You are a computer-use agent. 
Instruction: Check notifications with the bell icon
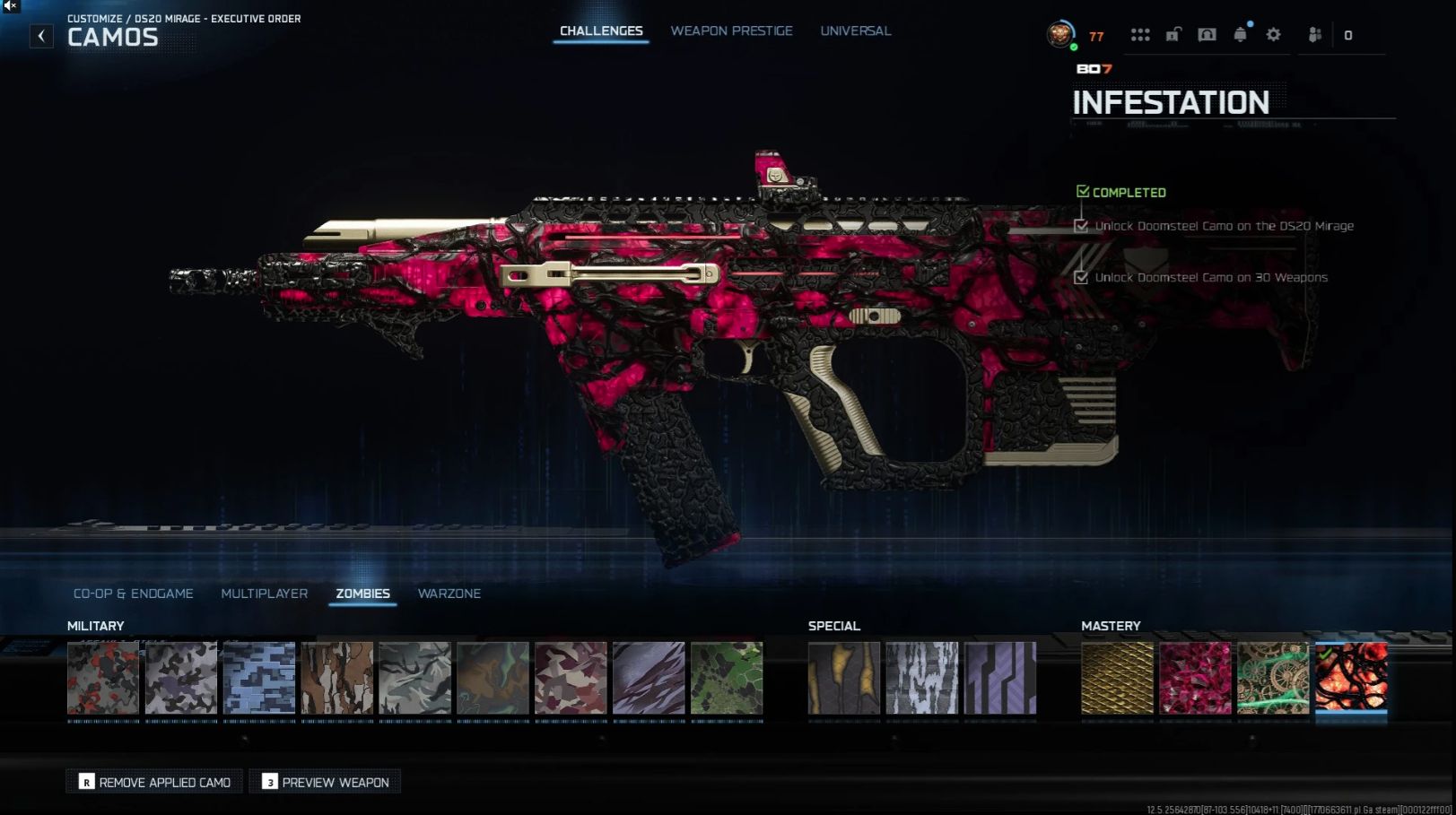click(x=1240, y=35)
